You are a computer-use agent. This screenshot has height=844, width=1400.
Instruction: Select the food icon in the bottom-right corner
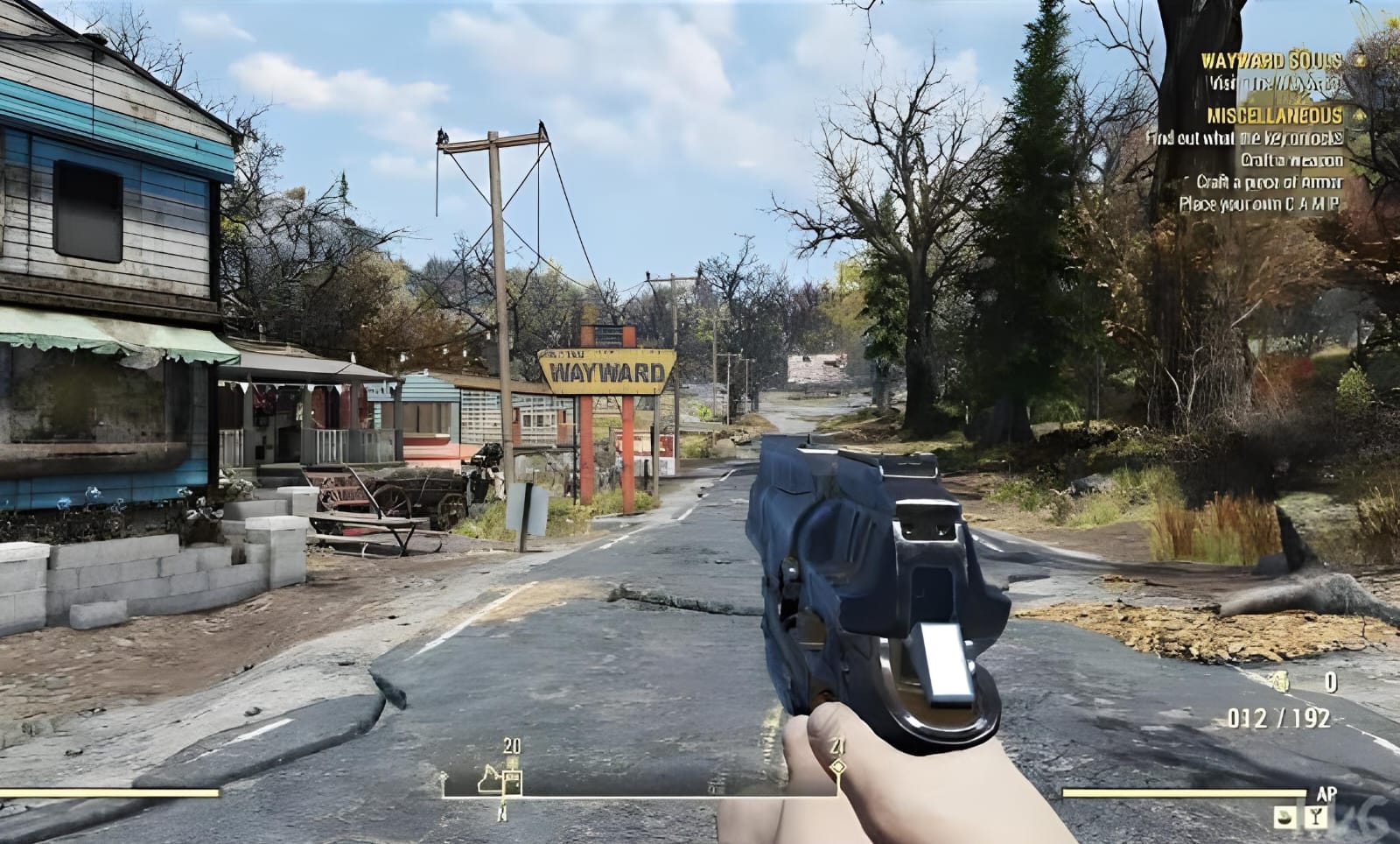(1285, 816)
